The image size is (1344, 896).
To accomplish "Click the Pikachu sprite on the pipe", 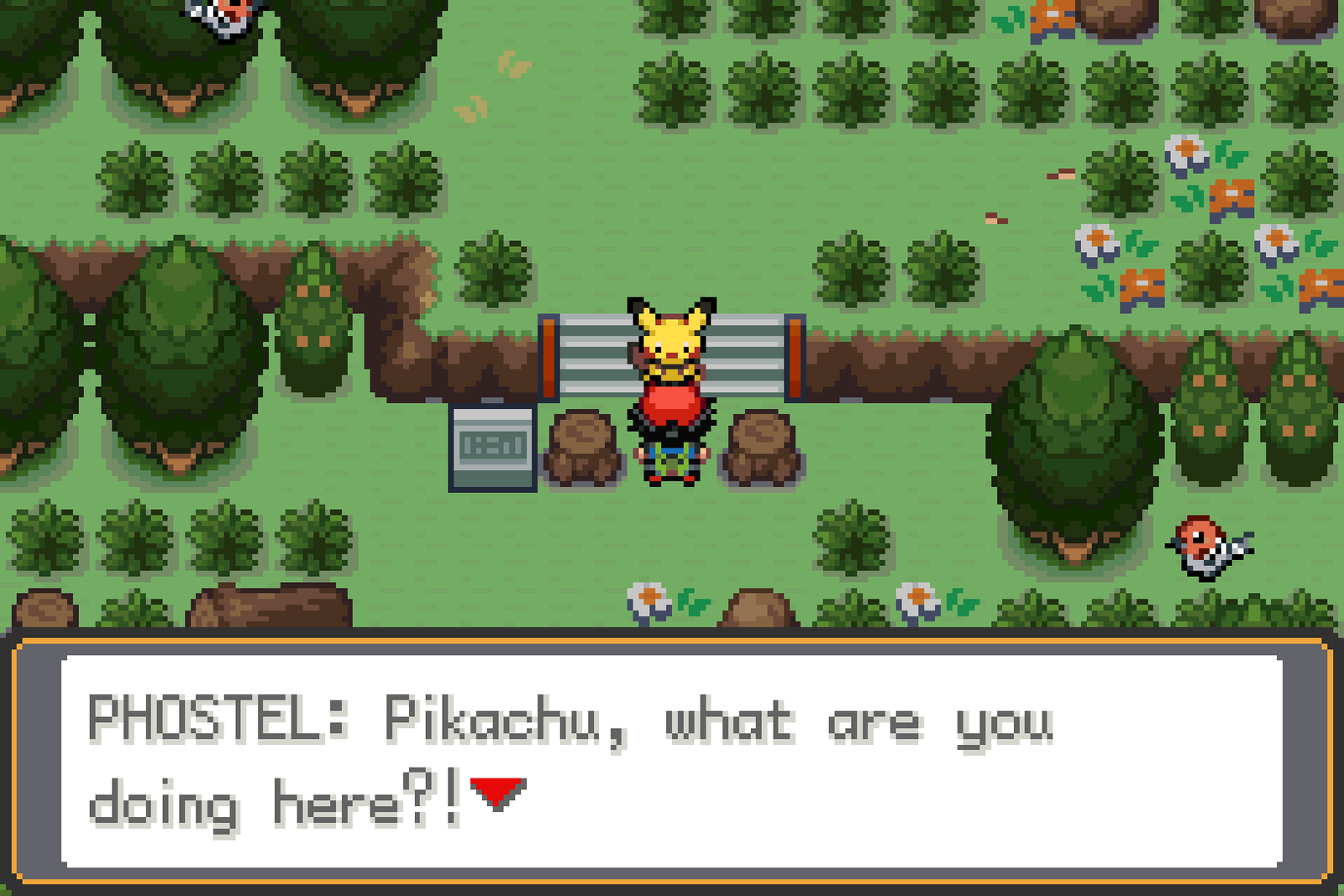I will (672, 336).
